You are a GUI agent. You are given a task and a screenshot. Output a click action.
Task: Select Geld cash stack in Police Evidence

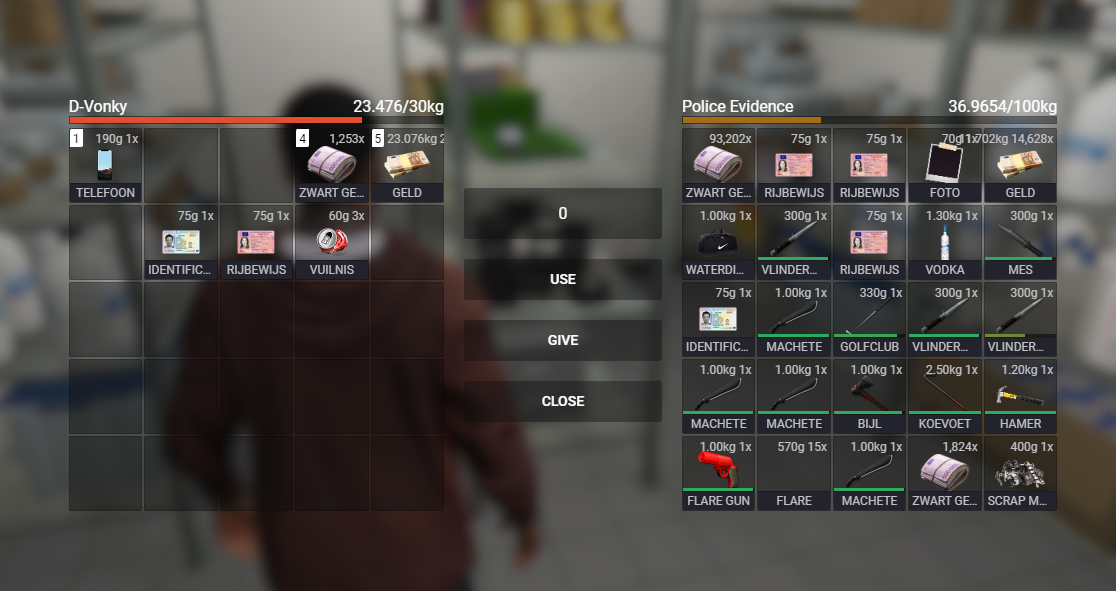click(x=1020, y=165)
